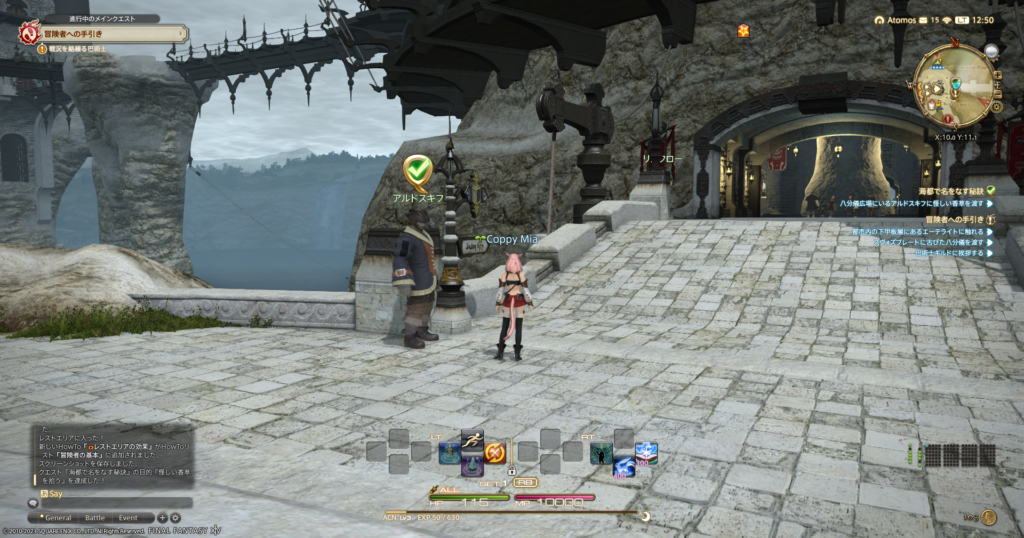Activate the dark silhouette green circle action

click(602, 453)
